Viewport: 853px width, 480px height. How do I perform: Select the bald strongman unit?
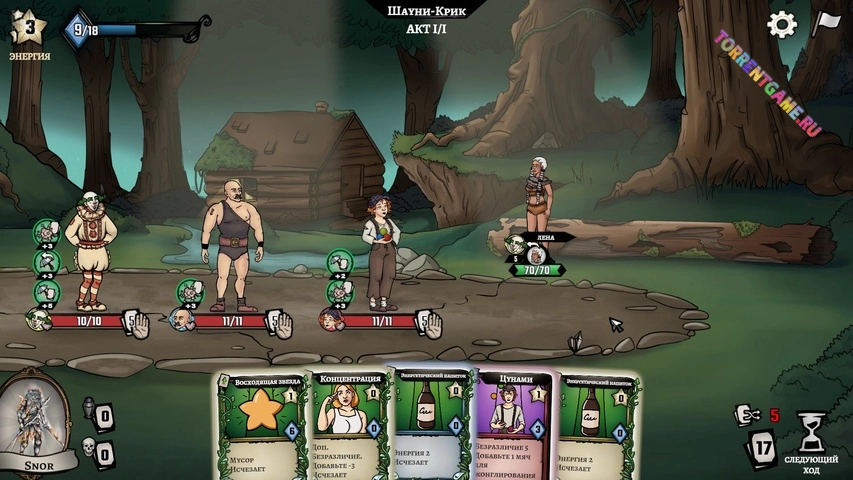click(233, 252)
